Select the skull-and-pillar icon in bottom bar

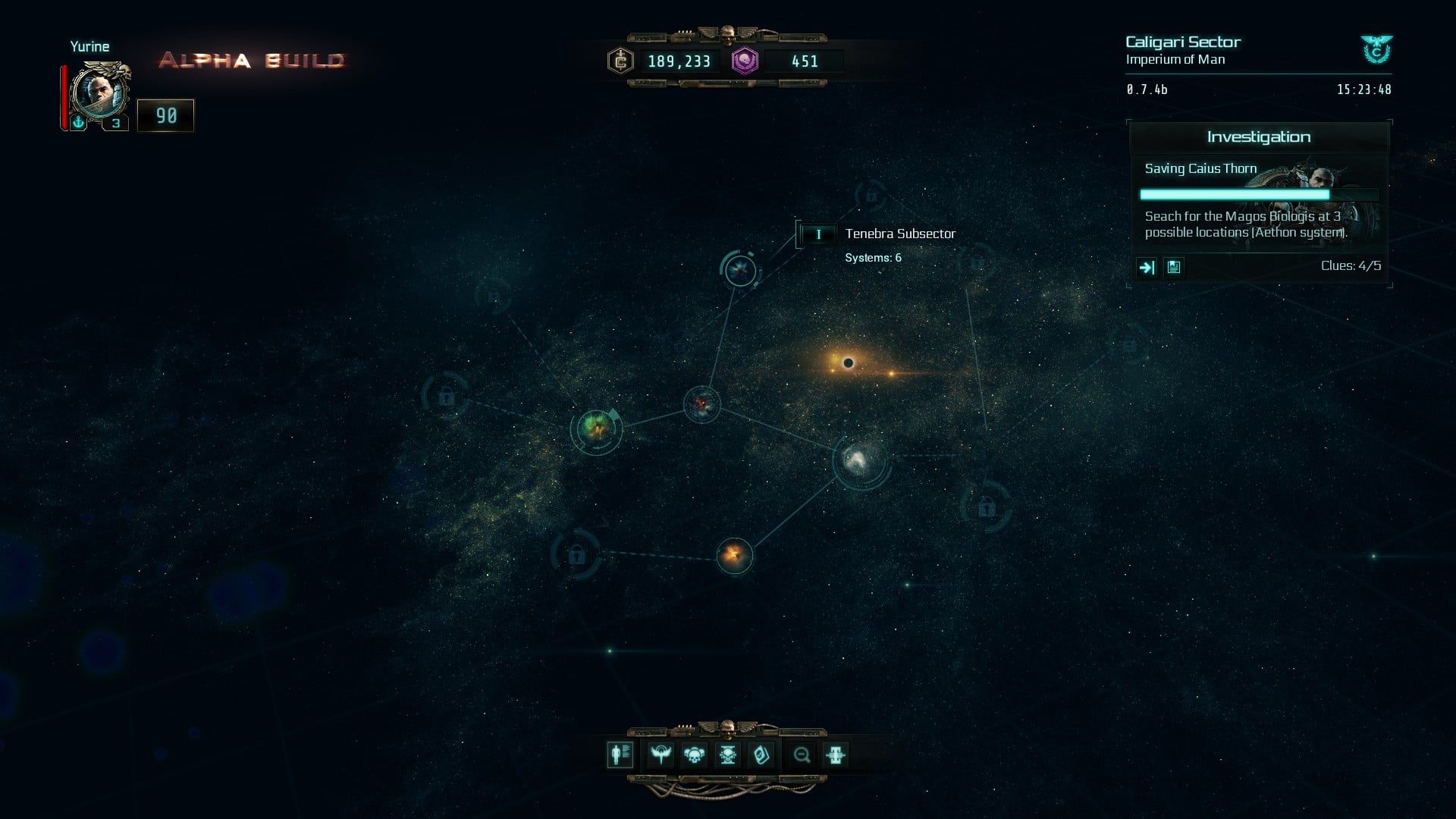tap(727, 755)
